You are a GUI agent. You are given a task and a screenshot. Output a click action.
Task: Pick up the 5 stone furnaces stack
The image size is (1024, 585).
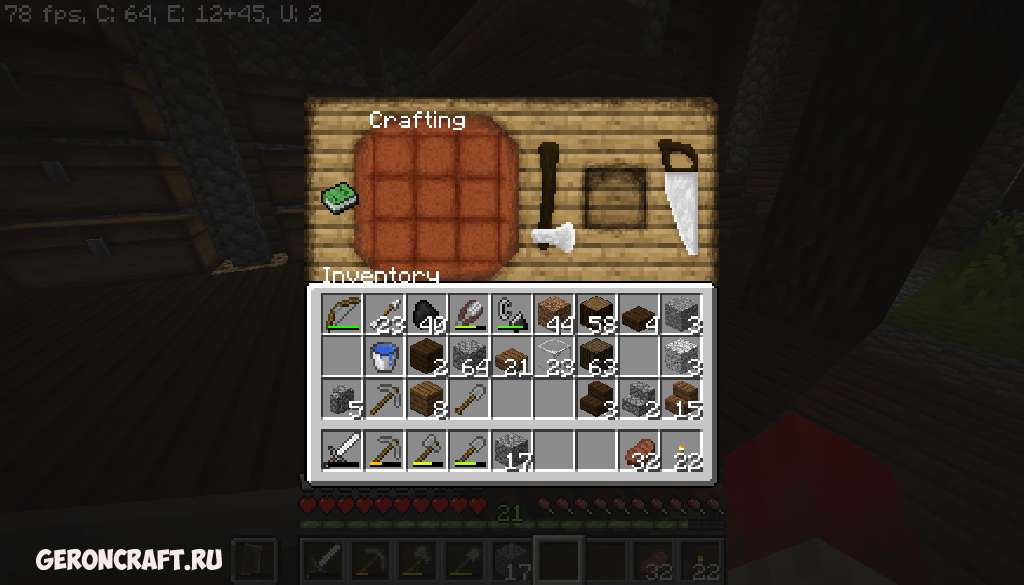(340, 398)
